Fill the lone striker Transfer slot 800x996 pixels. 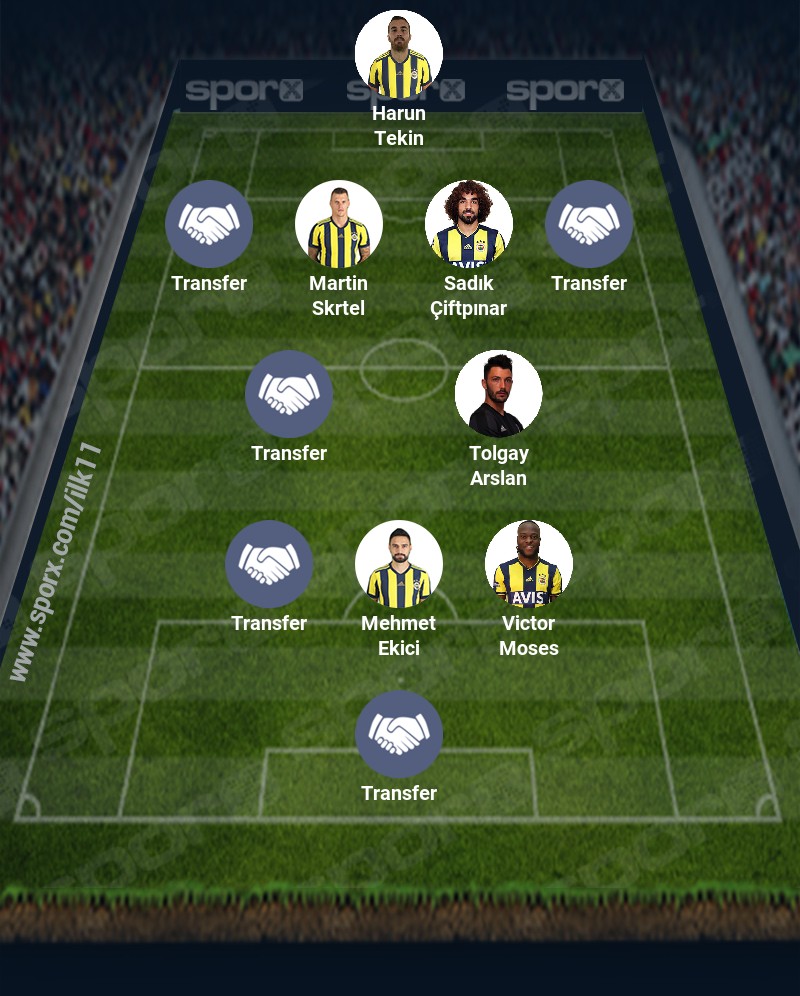tap(399, 734)
